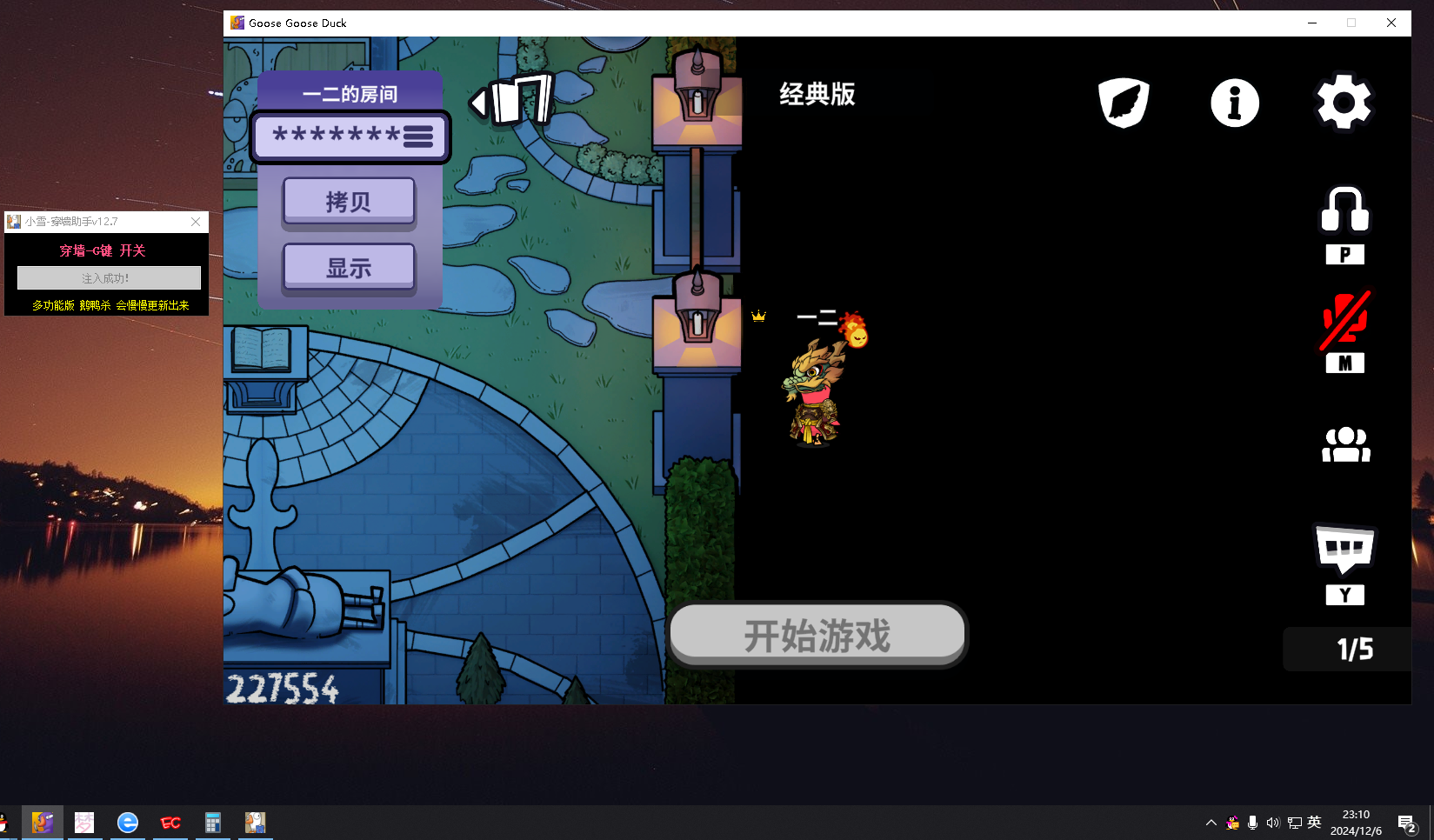Select the 经典版 game mode label
1434x840 pixels.
pos(816,94)
